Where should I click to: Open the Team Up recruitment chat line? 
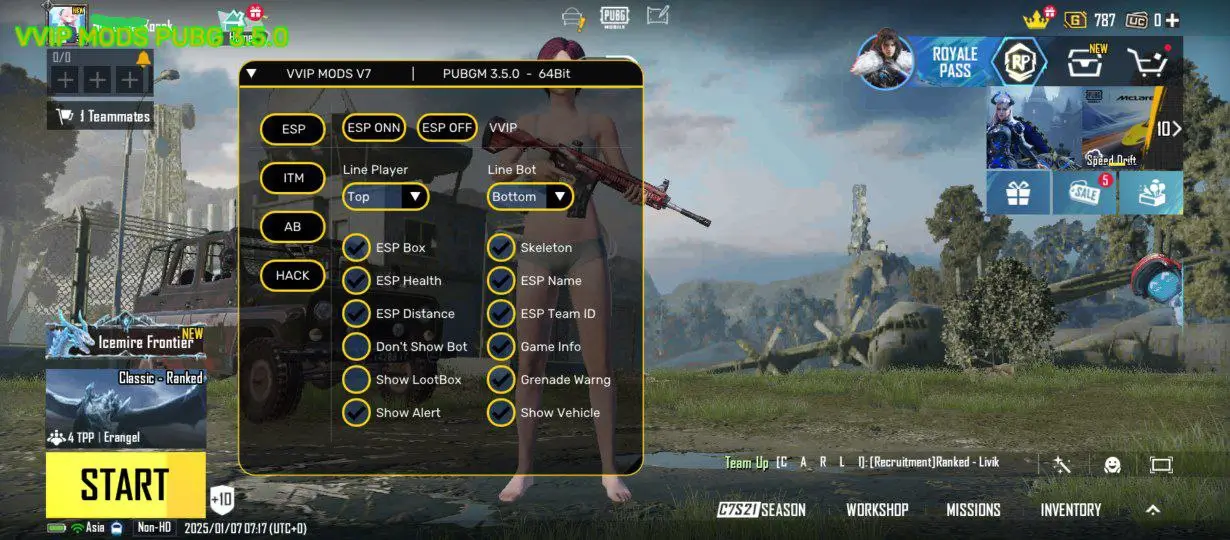click(860, 462)
